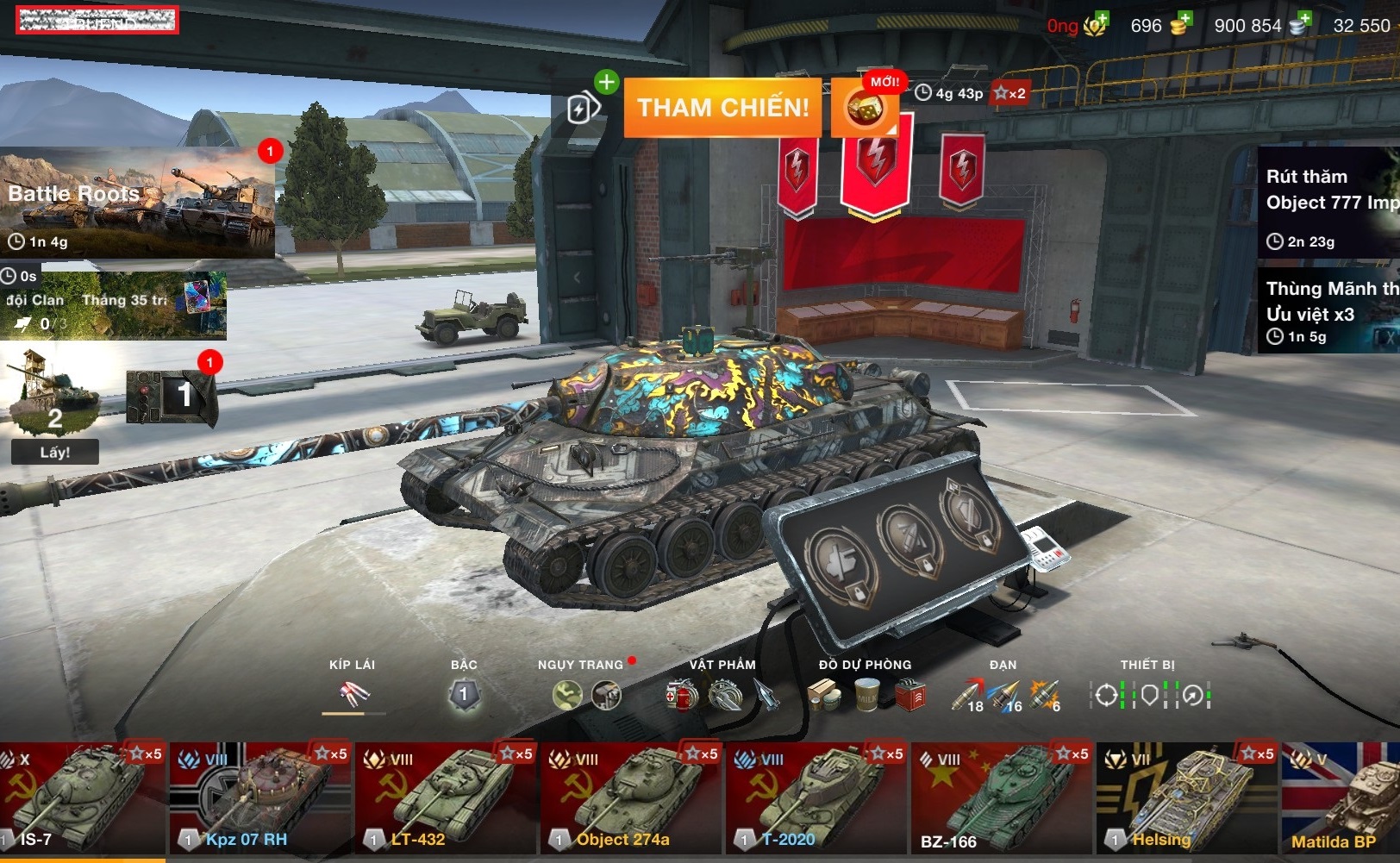
Task: Open the Thùng Mãnh thú offer
Action: click(1328, 310)
